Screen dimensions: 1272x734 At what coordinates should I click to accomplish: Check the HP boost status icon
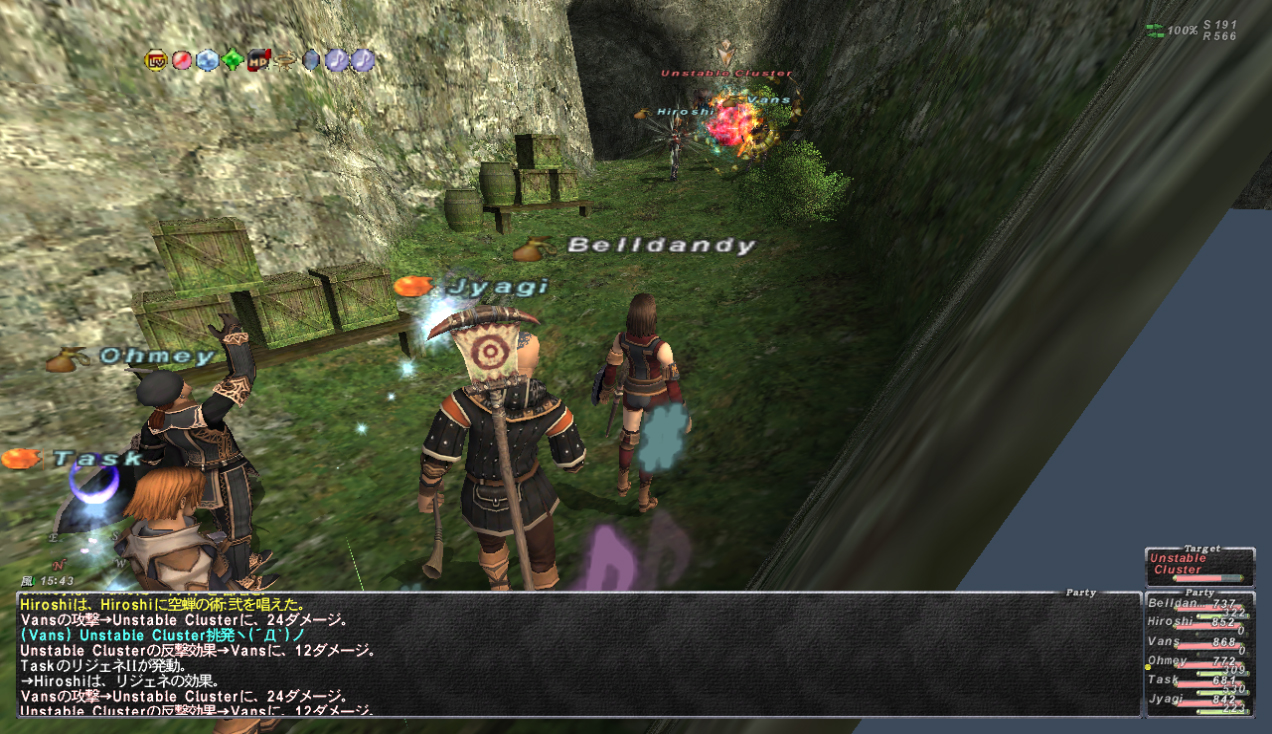point(259,60)
